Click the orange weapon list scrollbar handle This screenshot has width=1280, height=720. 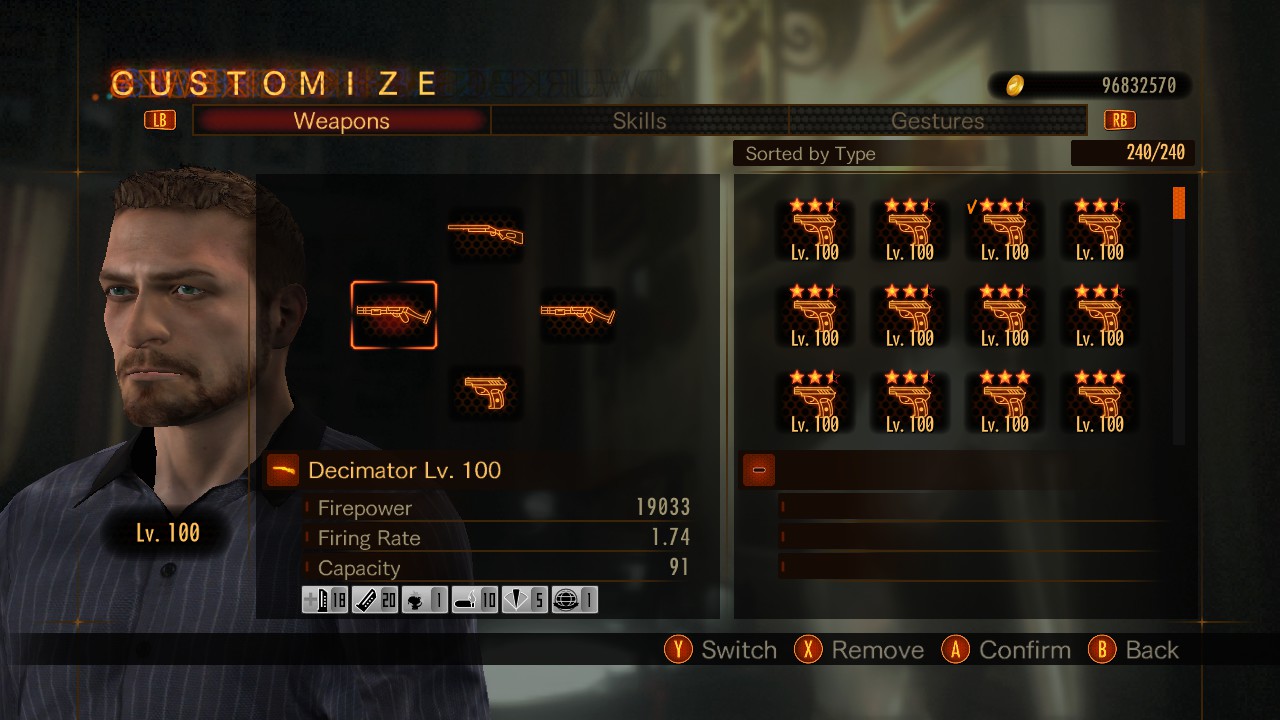(x=1178, y=202)
